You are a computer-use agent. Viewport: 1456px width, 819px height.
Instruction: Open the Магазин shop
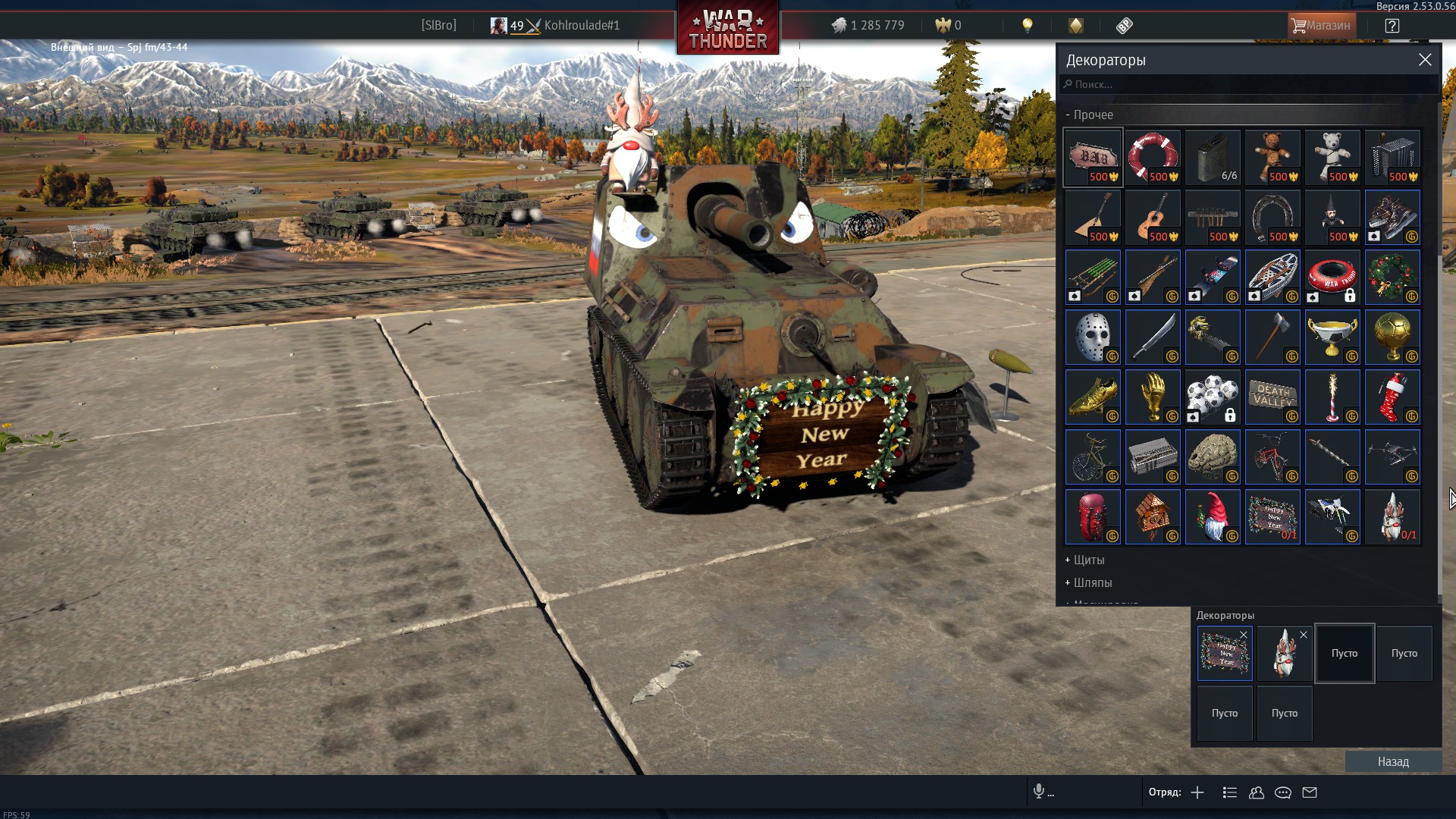[1321, 25]
